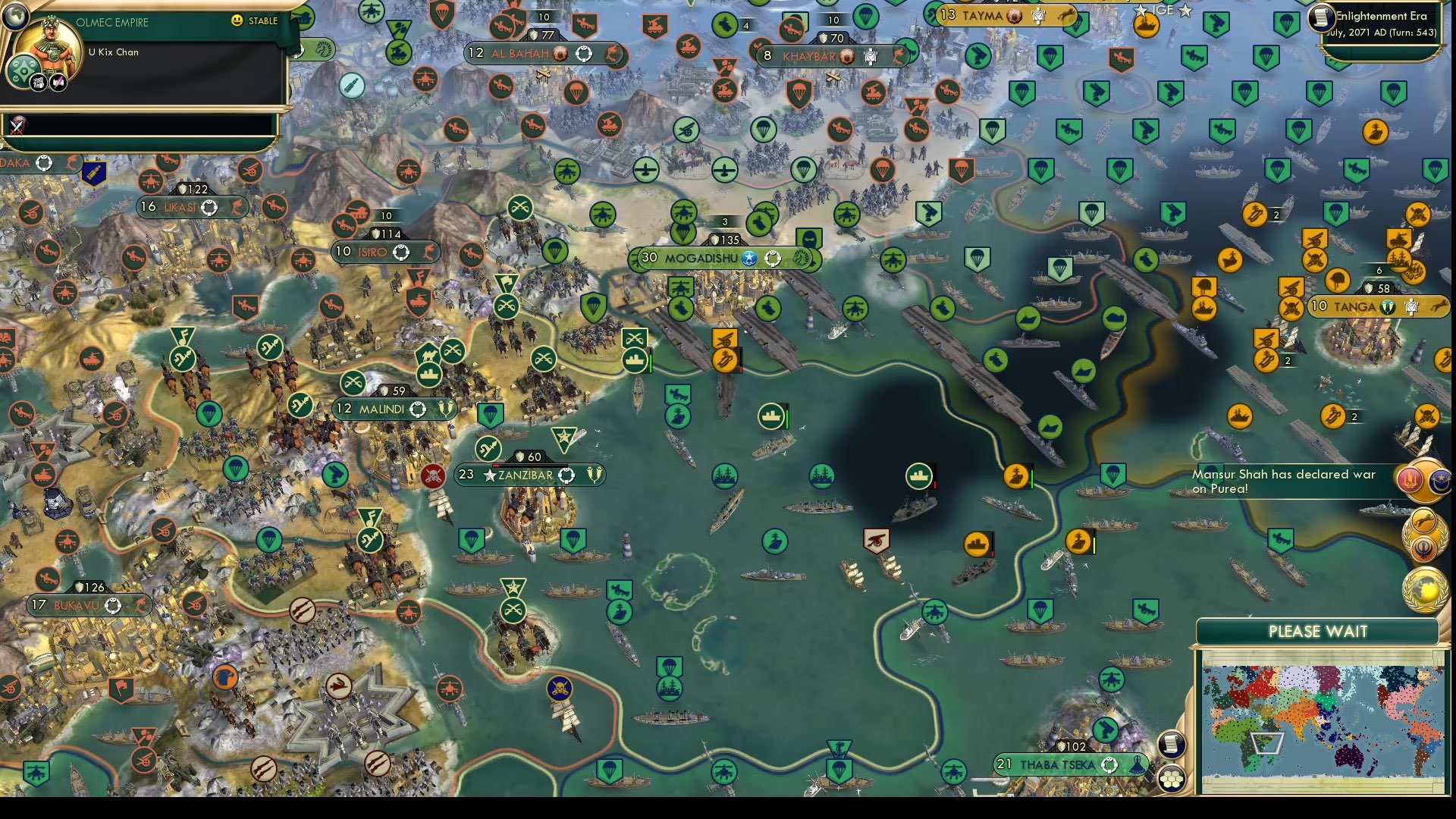Click the blue globe icon on Mogadishu's banner
Image resolution: width=1456 pixels, height=819 pixels.
[x=749, y=258]
